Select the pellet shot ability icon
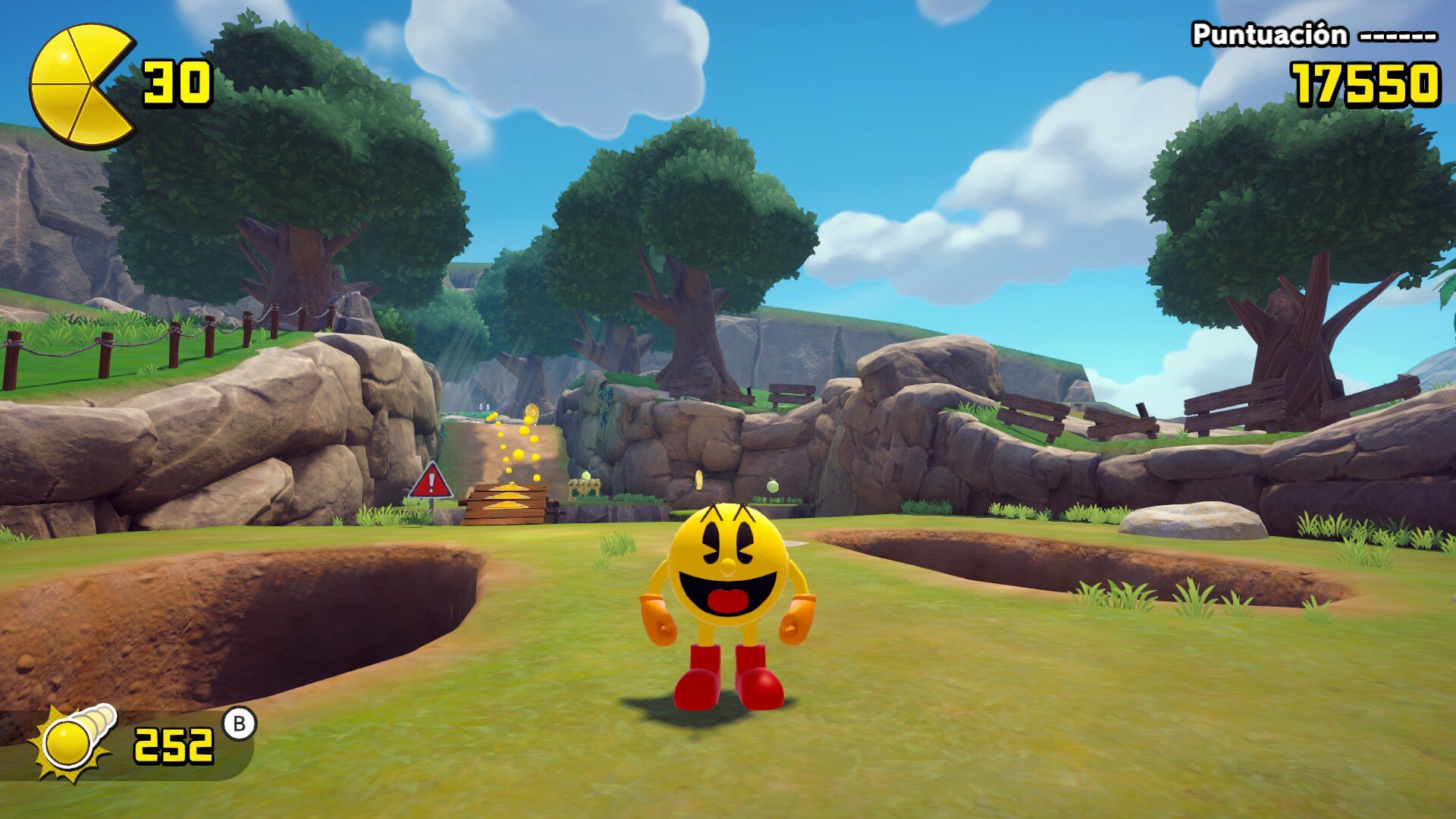 click(72, 742)
